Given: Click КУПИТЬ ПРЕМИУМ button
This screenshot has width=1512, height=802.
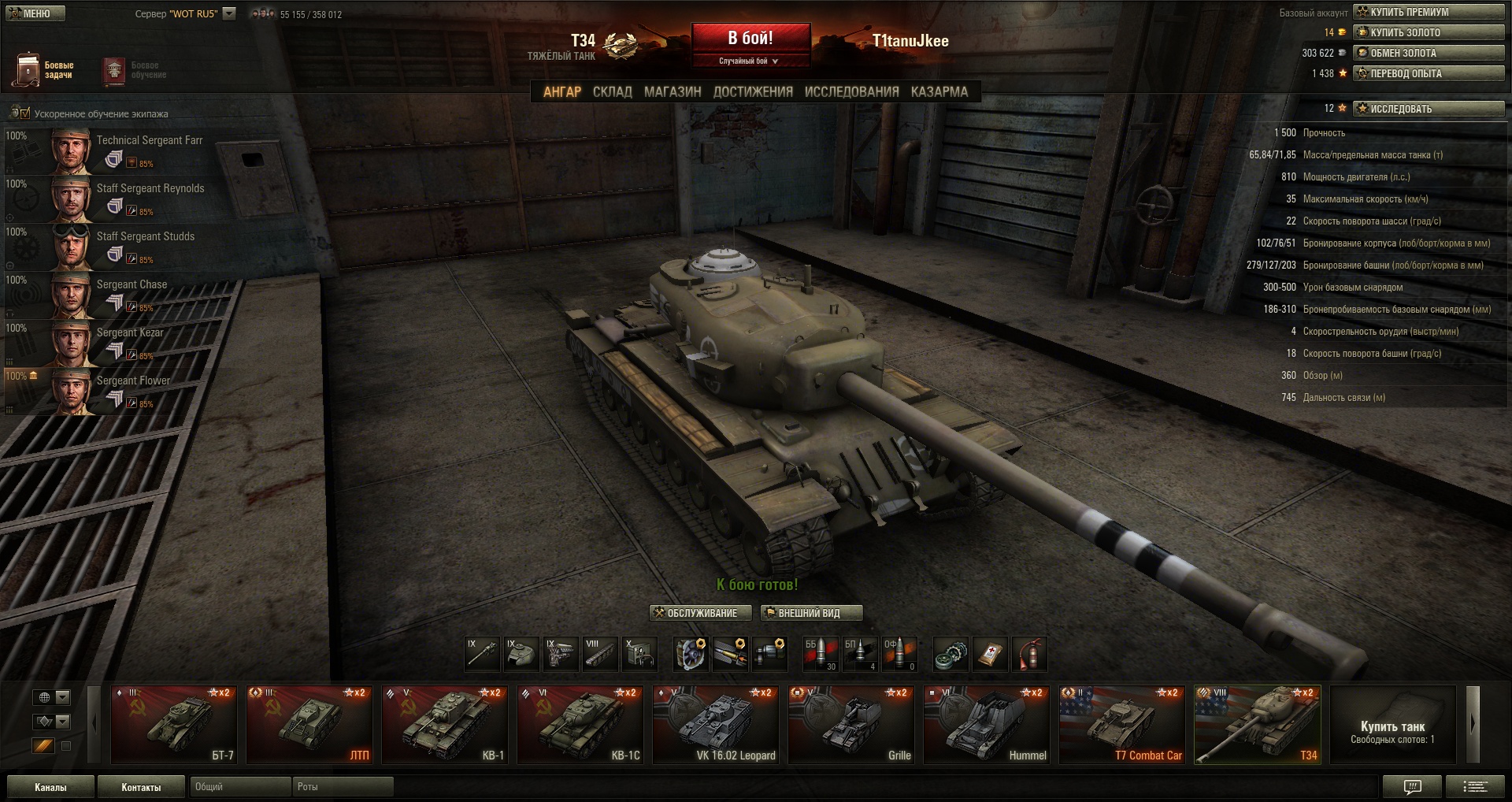Looking at the screenshot, I should (1428, 12).
